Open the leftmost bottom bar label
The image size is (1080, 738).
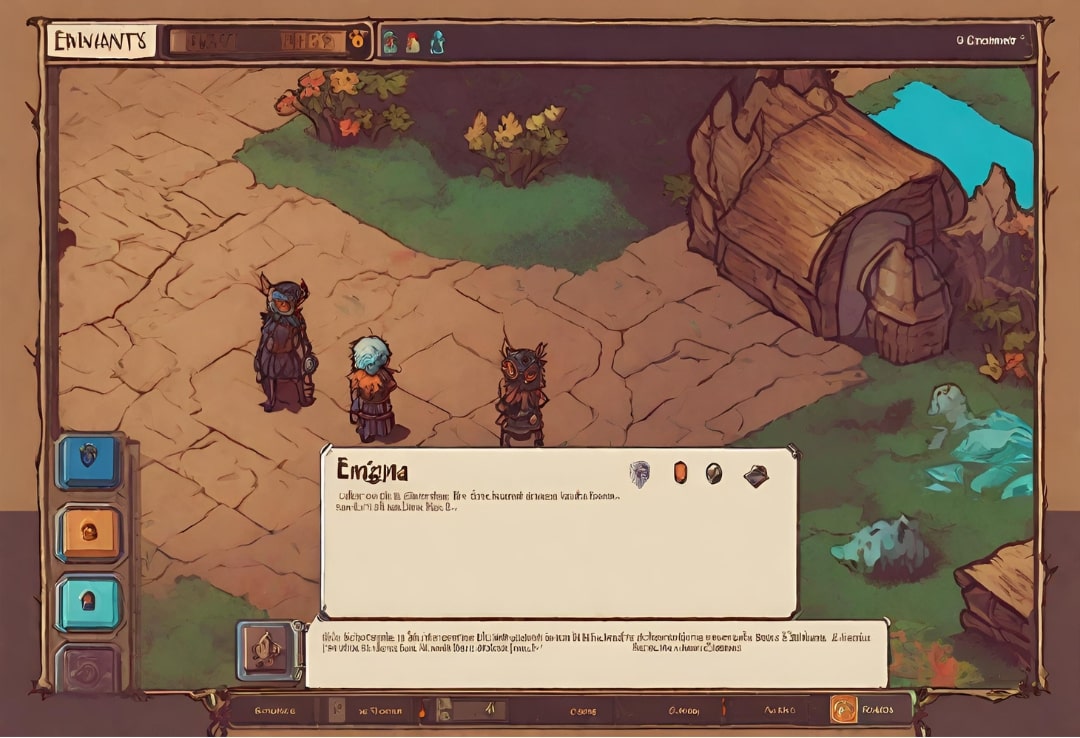[x=275, y=710]
